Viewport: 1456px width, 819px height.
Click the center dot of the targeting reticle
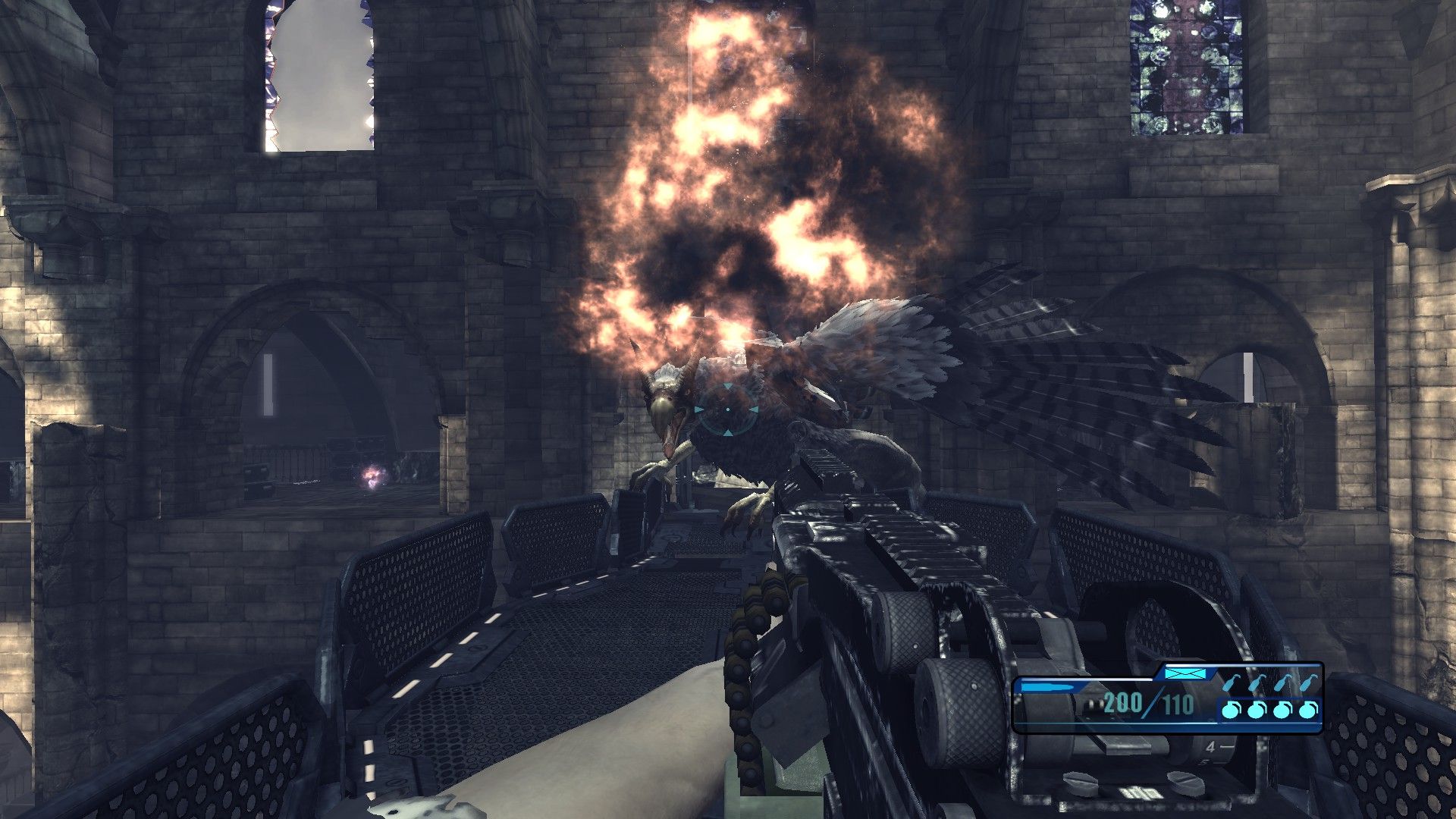coord(728,409)
